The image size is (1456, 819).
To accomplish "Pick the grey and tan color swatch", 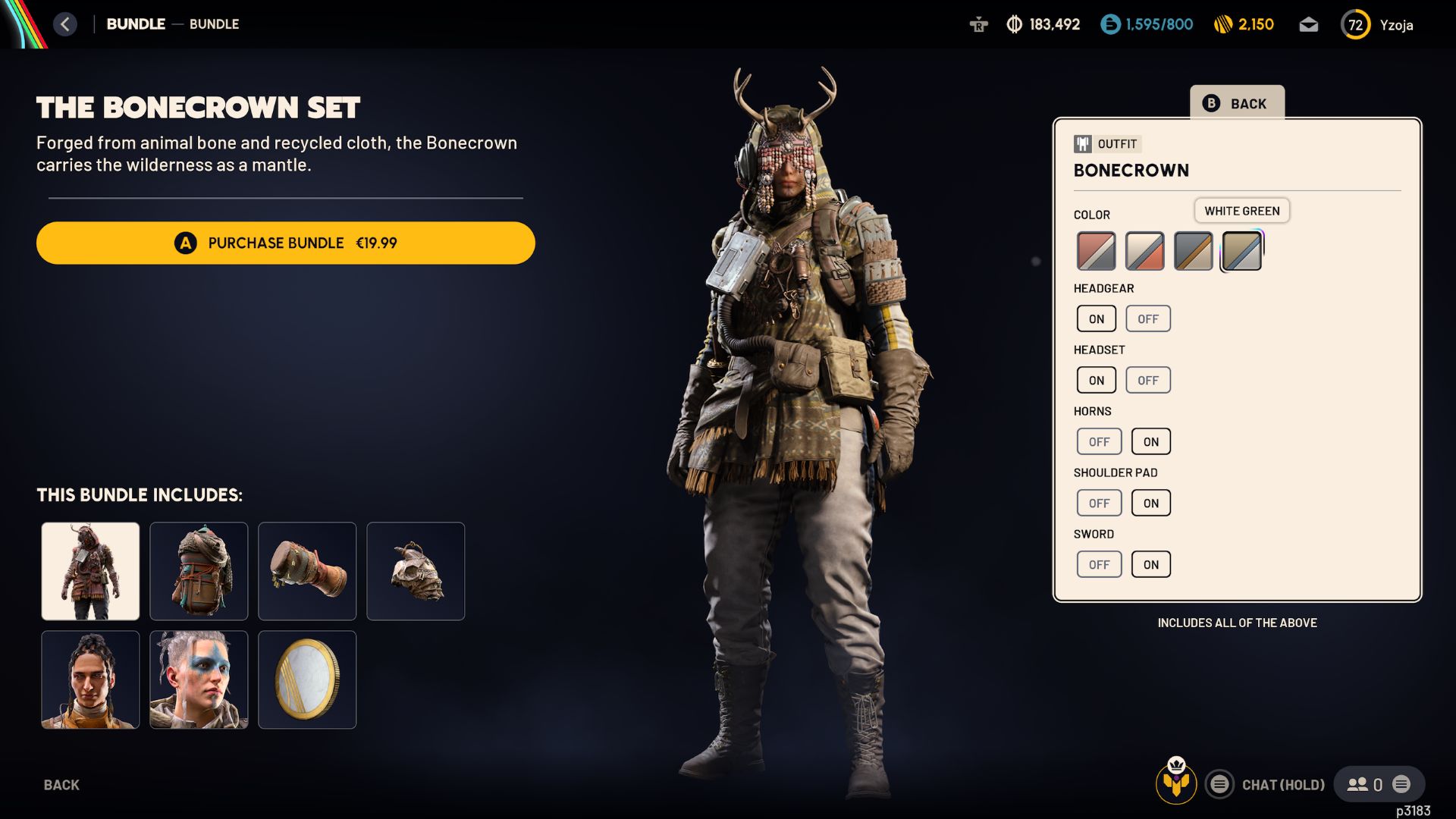I will click(x=1193, y=252).
